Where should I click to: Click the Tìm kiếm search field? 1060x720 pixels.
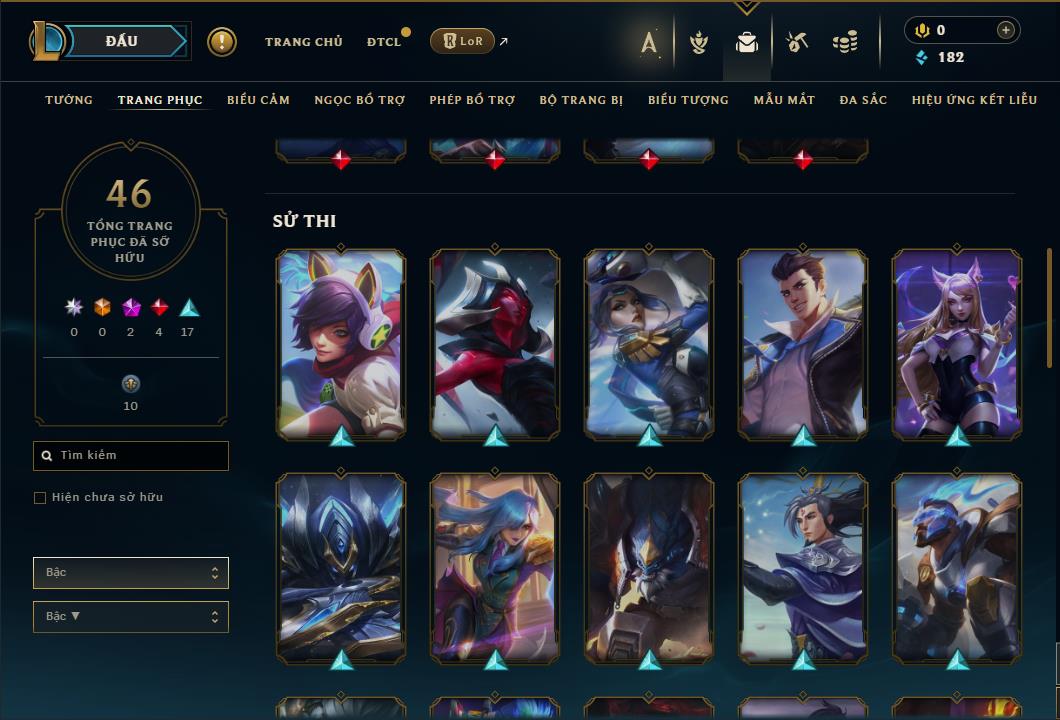coord(131,456)
